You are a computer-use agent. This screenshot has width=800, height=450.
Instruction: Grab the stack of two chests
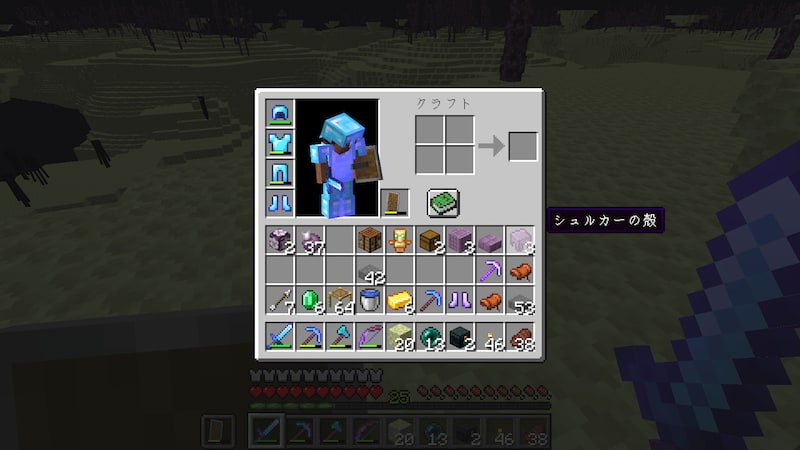430,241
